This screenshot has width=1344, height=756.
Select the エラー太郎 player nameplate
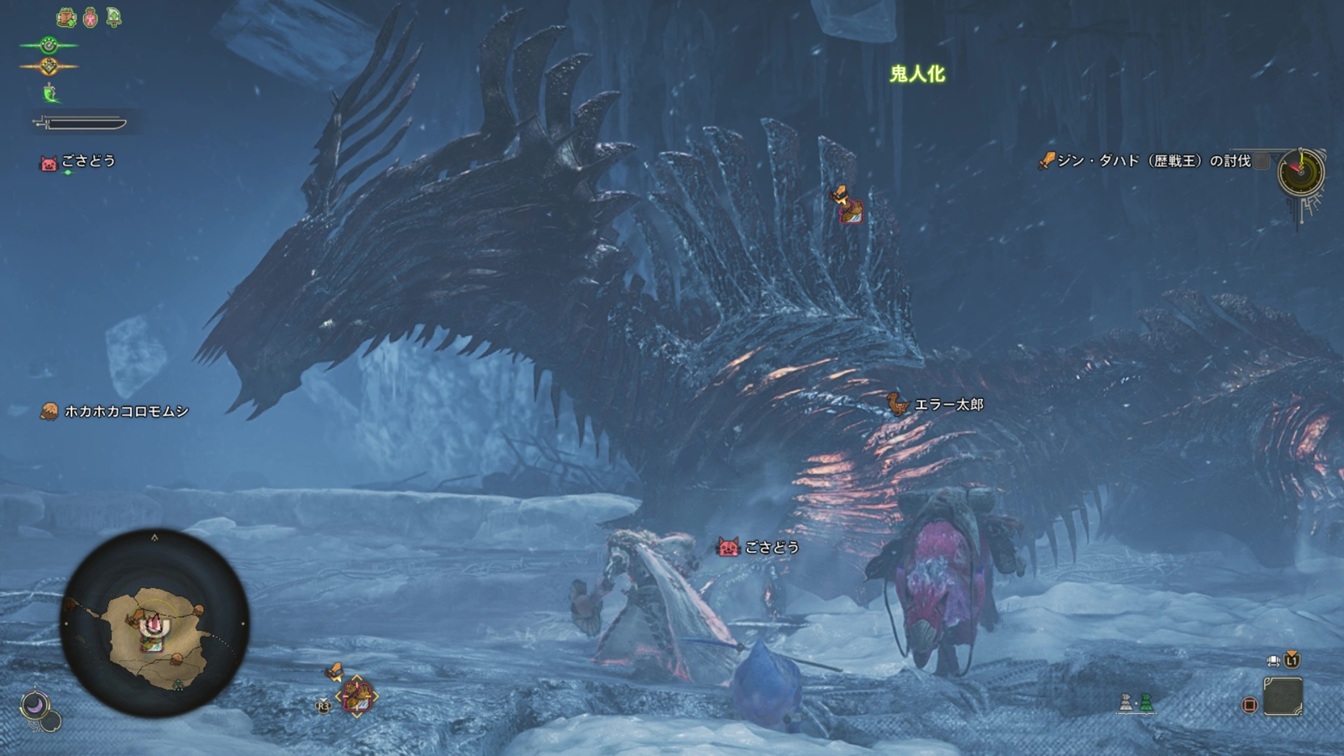(x=937, y=404)
